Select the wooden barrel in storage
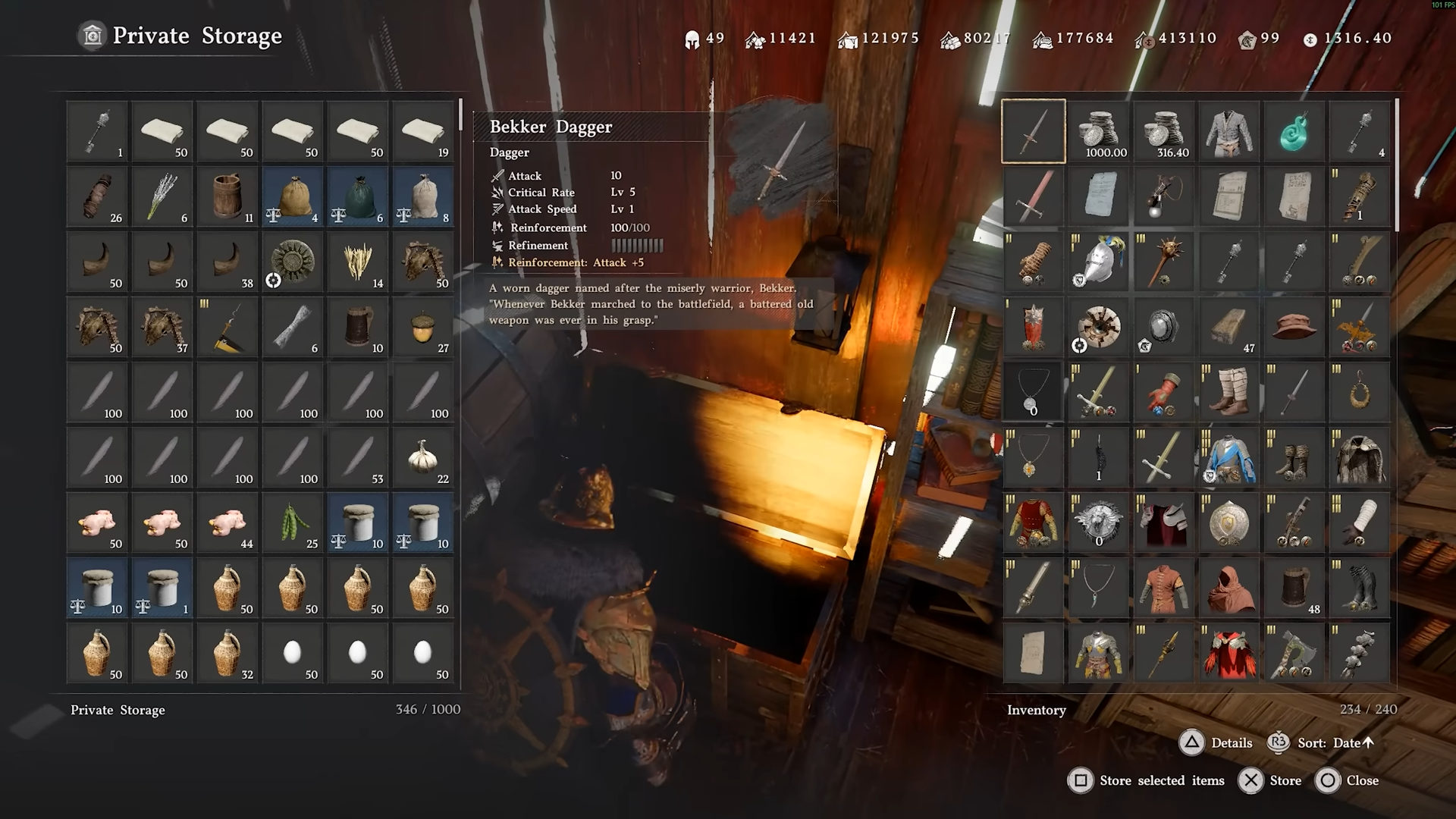Viewport: 1456px width, 819px height. (x=227, y=196)
